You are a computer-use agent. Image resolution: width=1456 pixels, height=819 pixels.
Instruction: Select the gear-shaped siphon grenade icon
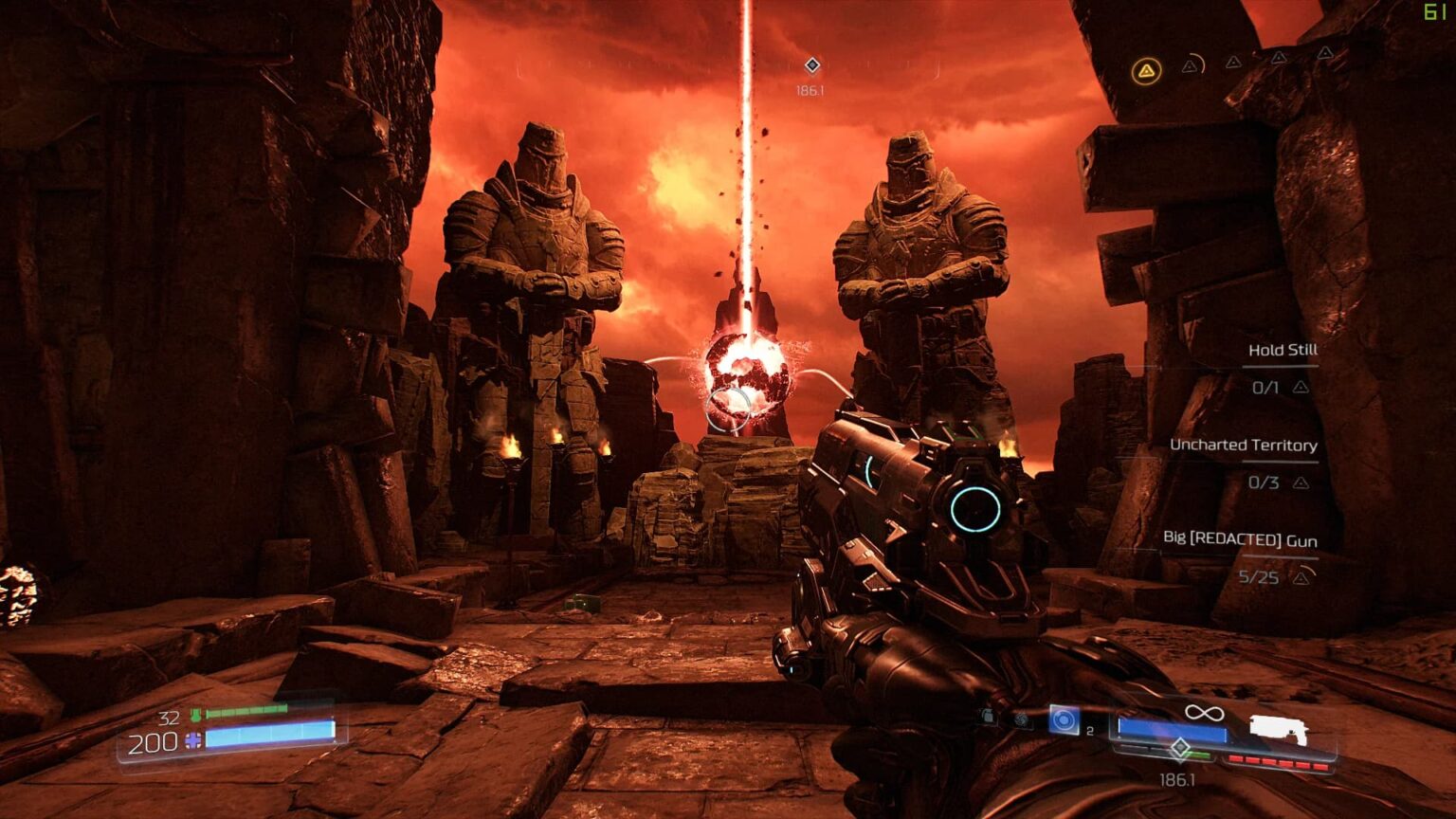1022,719
